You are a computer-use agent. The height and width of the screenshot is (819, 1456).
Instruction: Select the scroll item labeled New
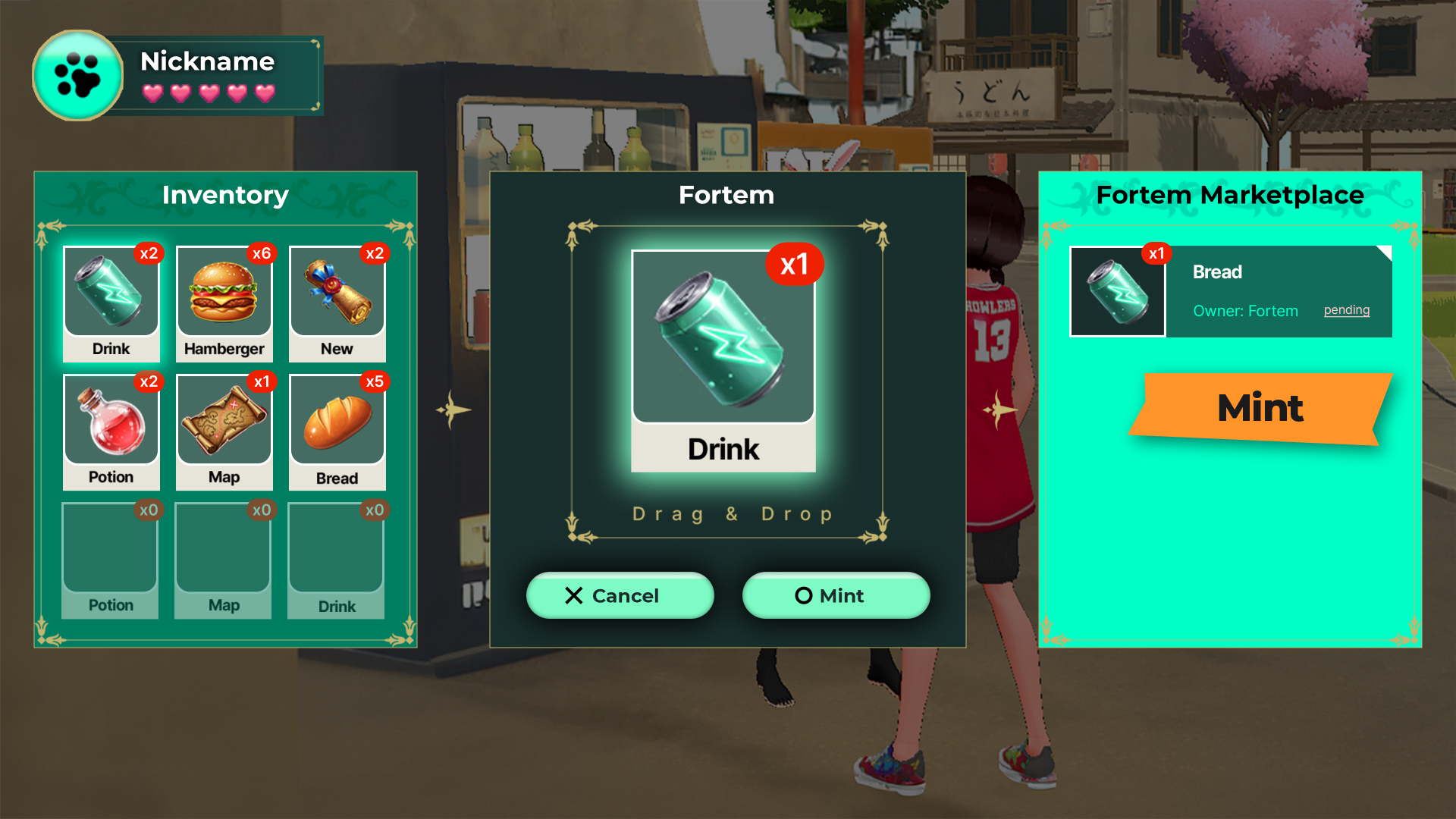(337, 303)
